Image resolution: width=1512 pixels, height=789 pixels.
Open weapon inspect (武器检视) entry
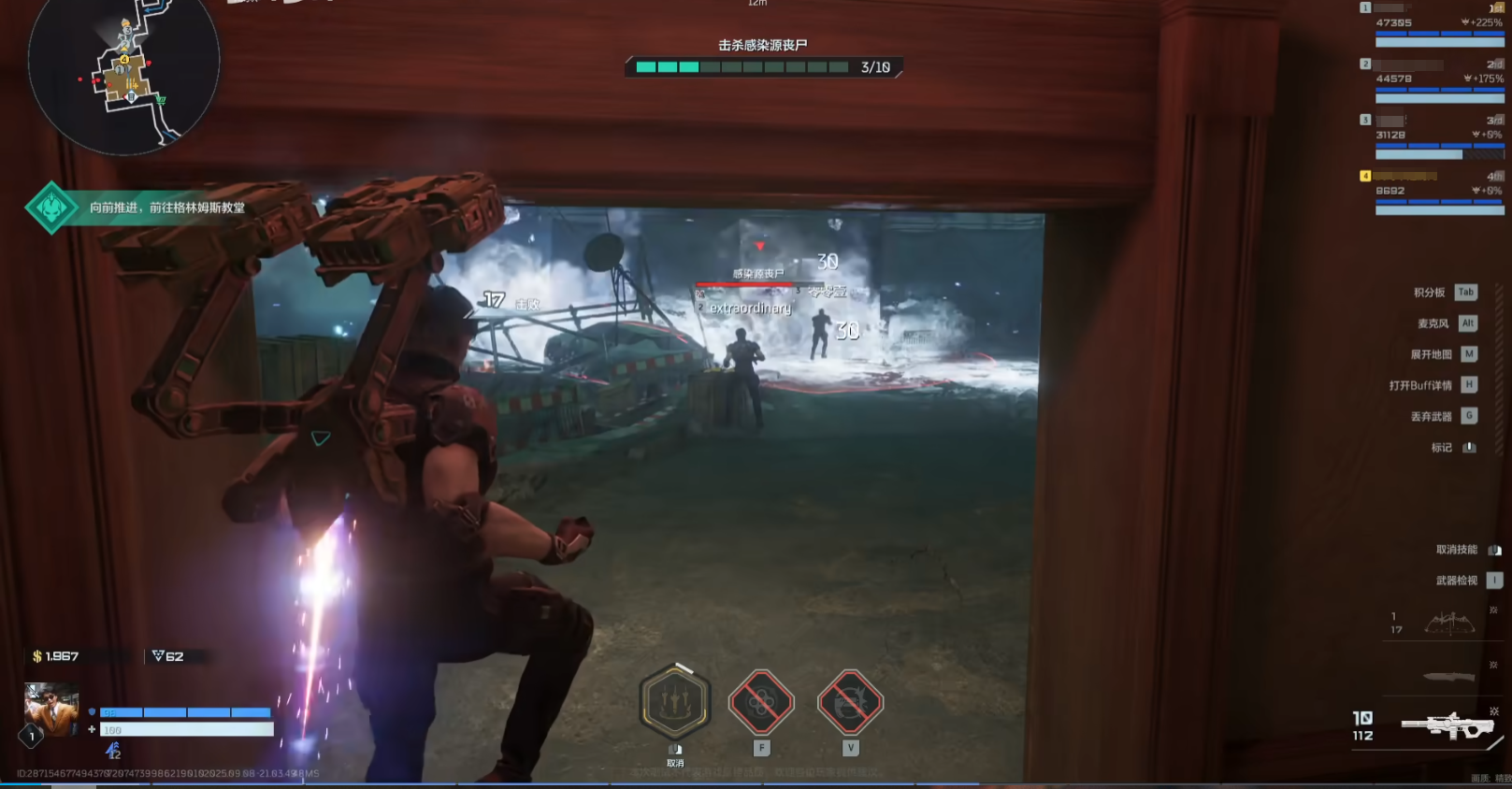click(1469, 581)
